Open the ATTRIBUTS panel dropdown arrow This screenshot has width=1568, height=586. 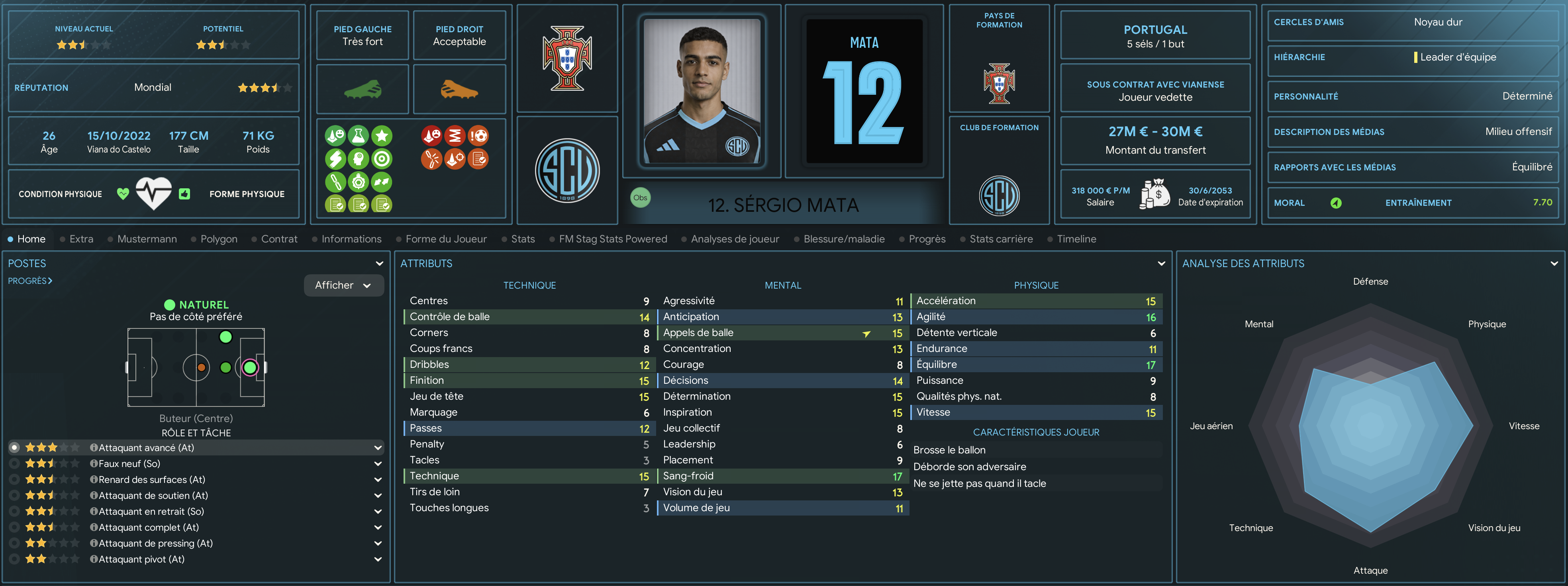pyautogui.click(x=1161, y=264)
